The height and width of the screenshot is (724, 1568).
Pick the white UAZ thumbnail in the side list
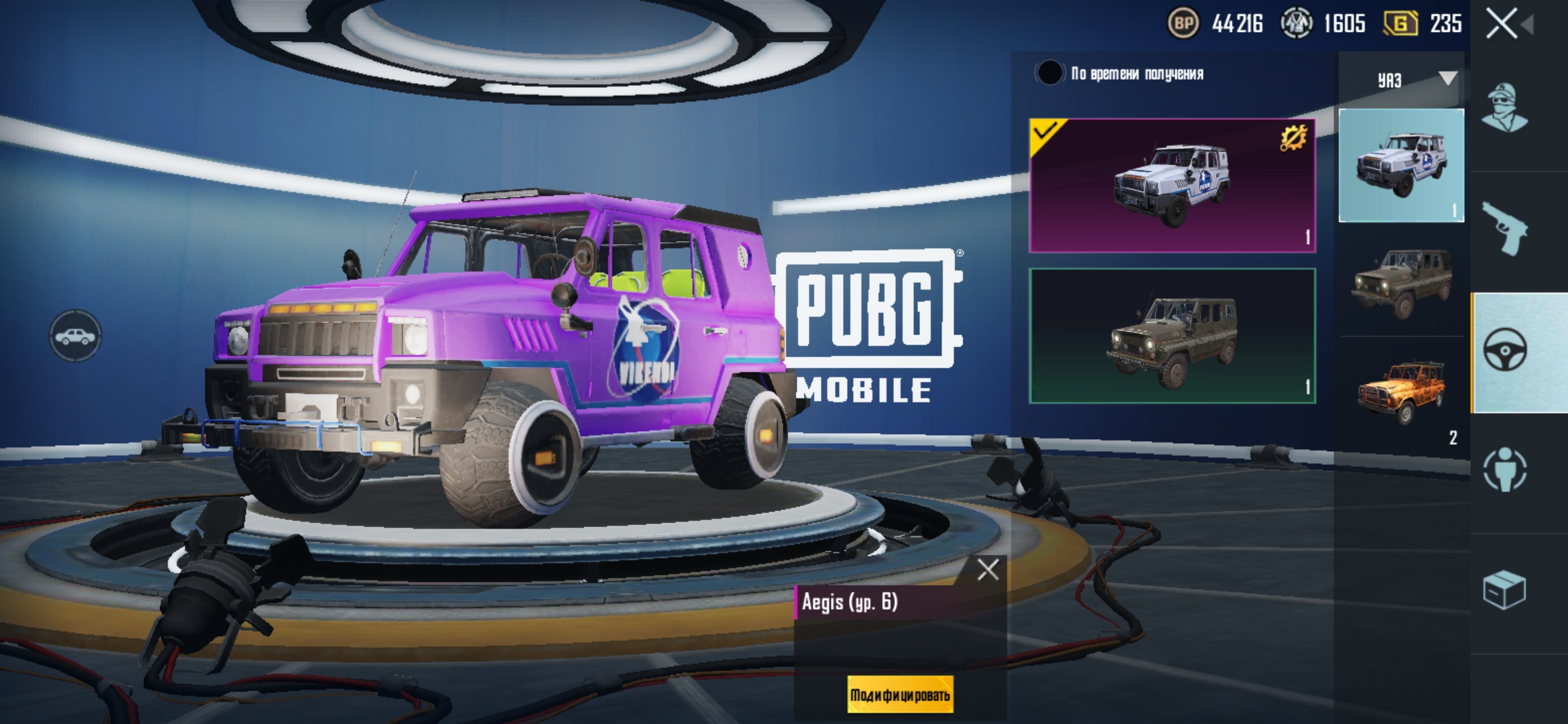[x=1401, y=165]
